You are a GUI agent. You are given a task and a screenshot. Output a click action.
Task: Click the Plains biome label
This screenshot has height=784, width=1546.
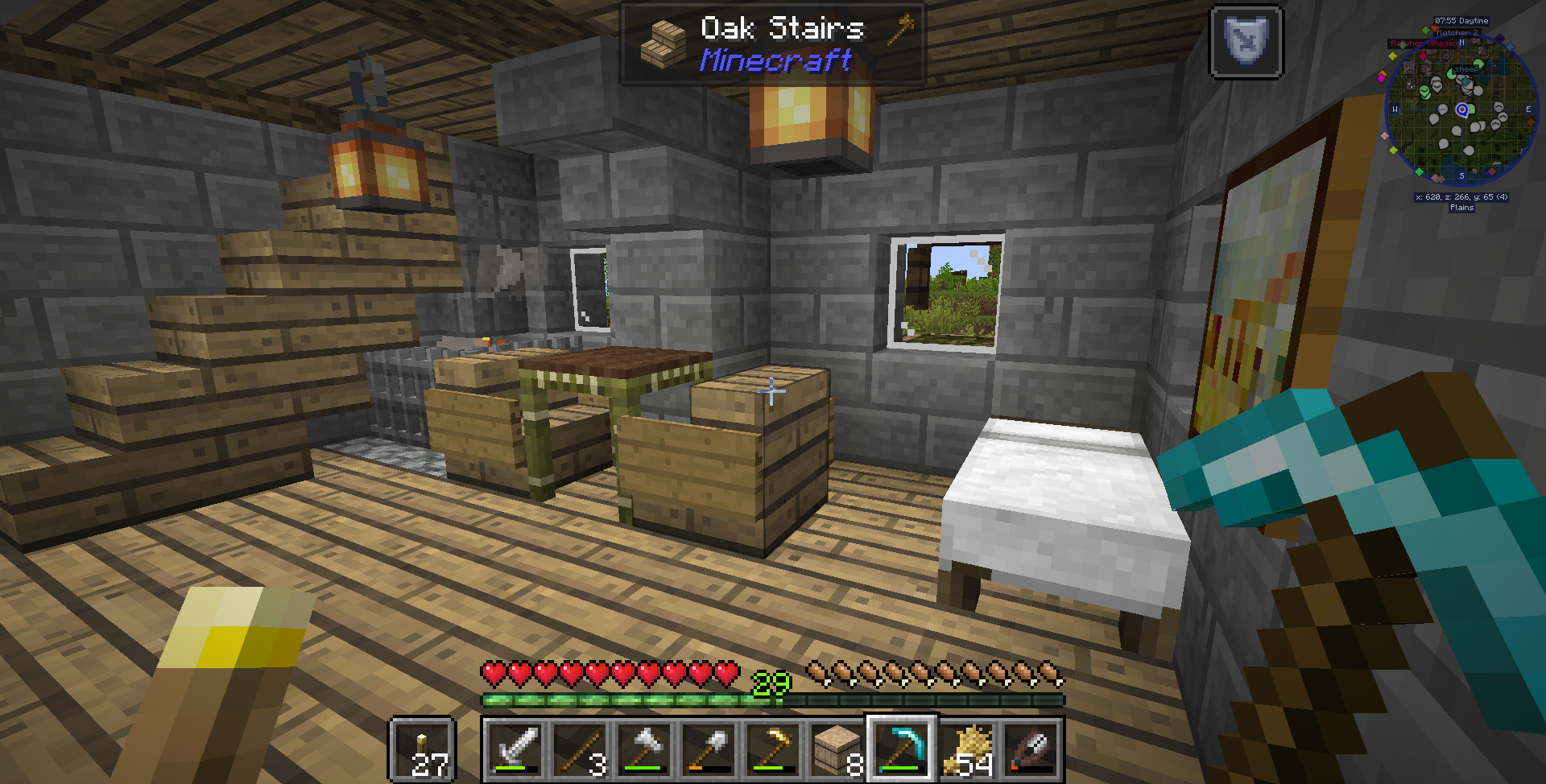[1461, 208]
